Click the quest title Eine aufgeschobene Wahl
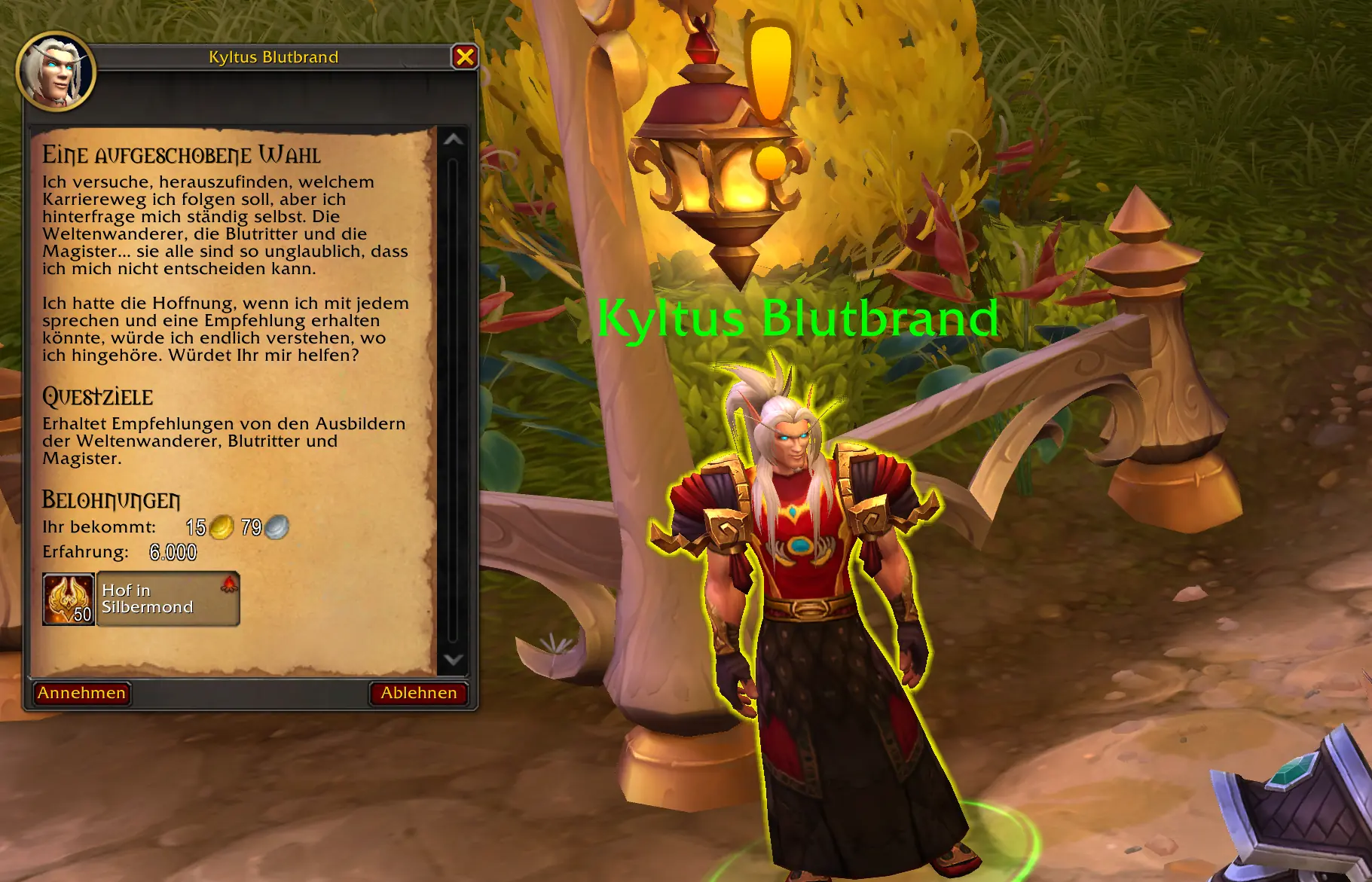 click(x=181, y=153)
